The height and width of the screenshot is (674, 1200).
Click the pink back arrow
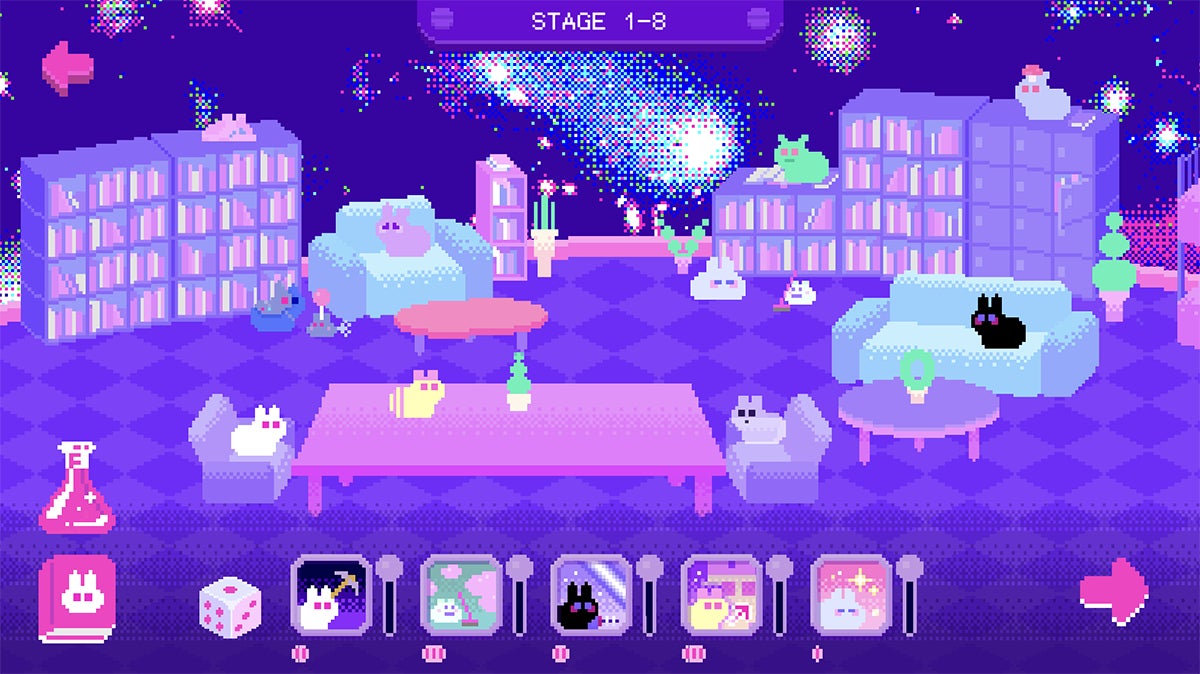click(x=68, y=68)
